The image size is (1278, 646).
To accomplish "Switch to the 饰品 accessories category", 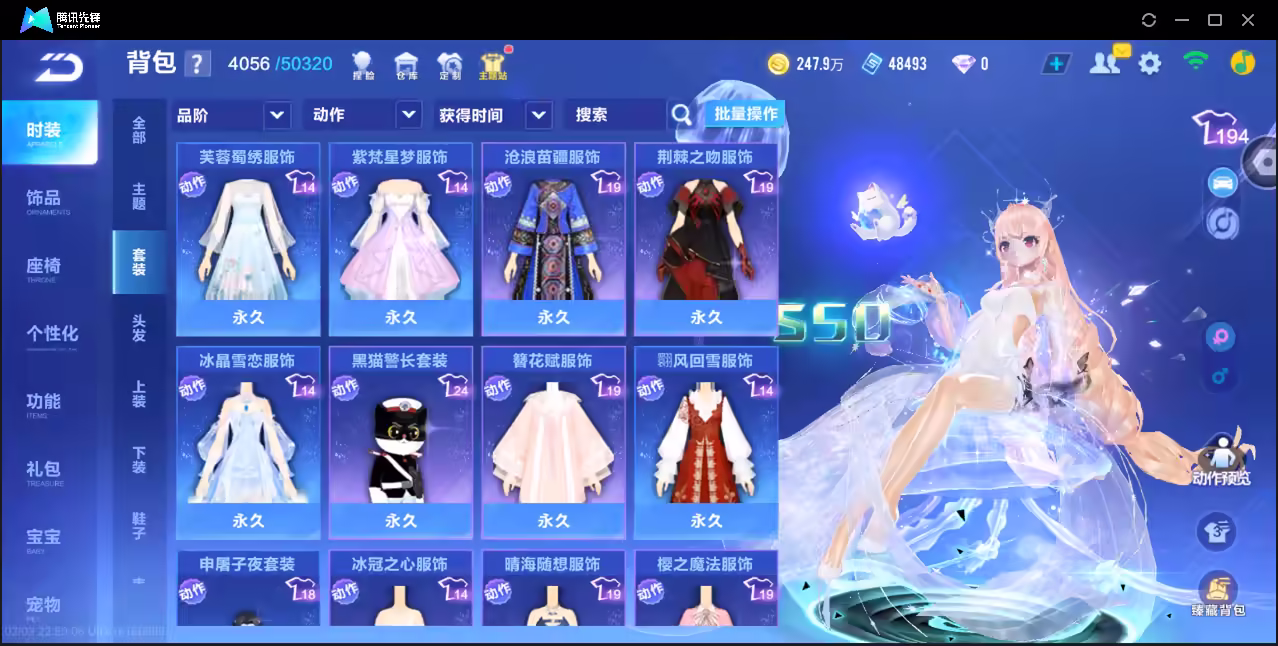I will tap(44, 199).
